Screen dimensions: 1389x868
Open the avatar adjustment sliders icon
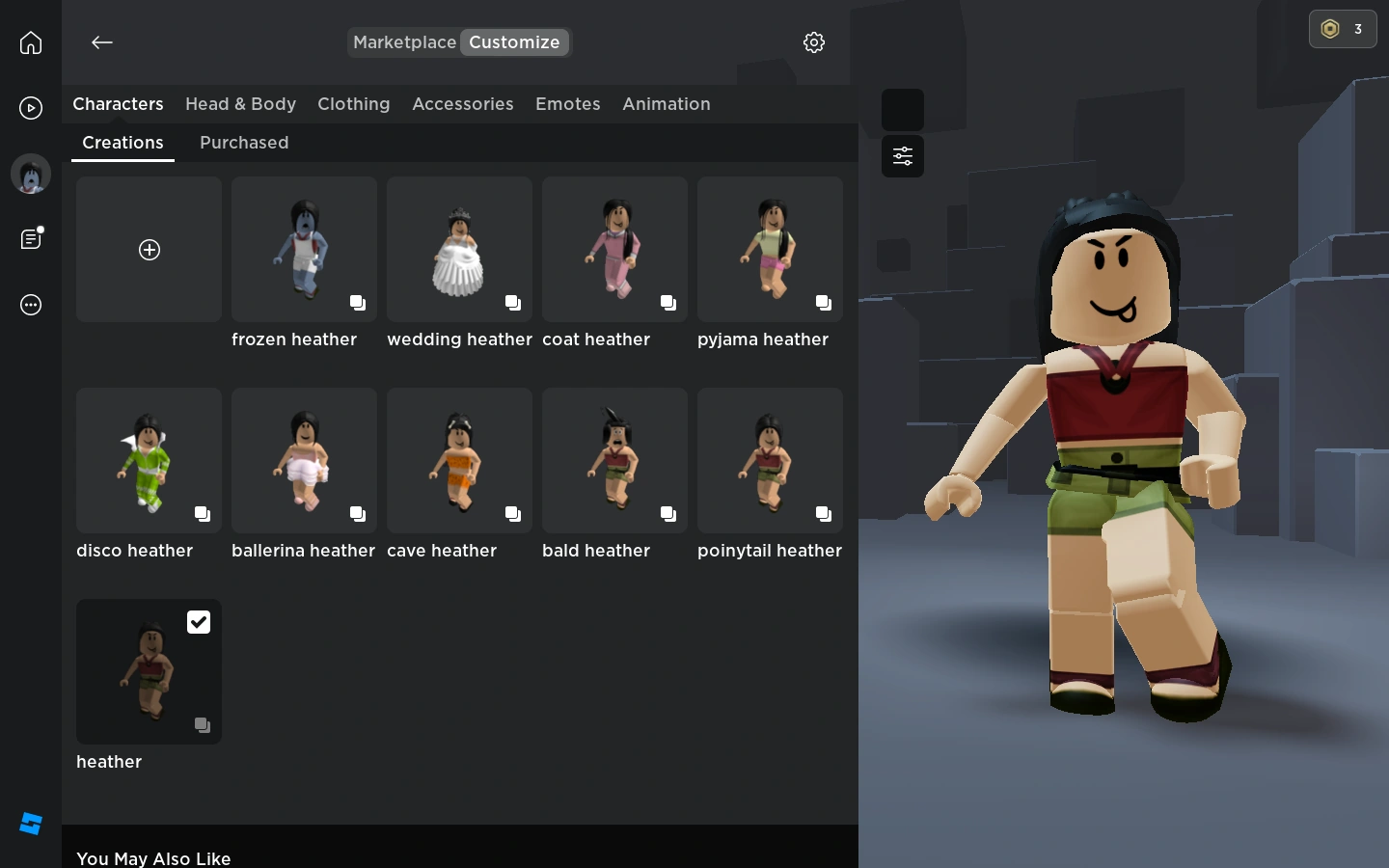click(x=903, y=156)
